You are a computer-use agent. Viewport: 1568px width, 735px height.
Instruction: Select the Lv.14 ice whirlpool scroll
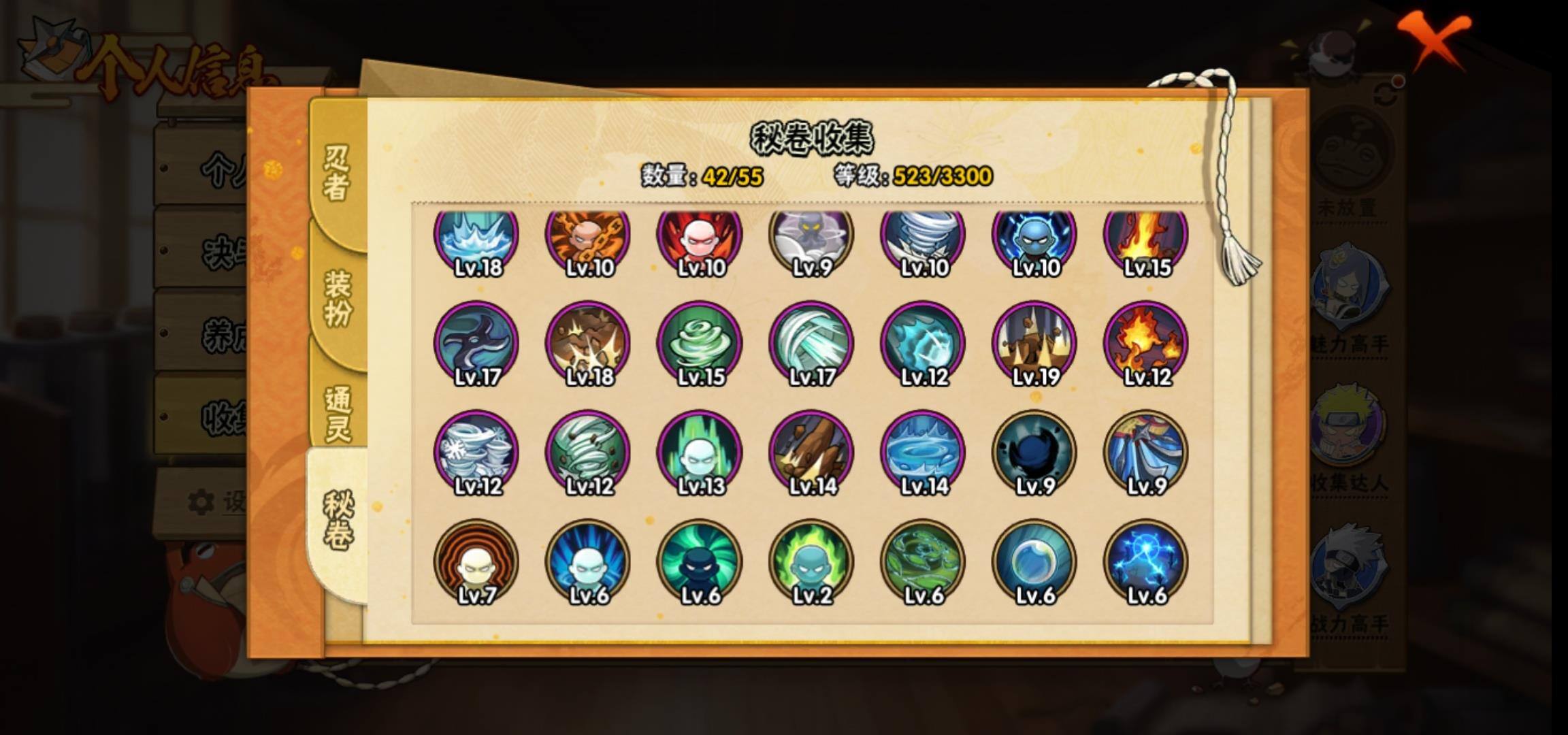pos(923,453)
